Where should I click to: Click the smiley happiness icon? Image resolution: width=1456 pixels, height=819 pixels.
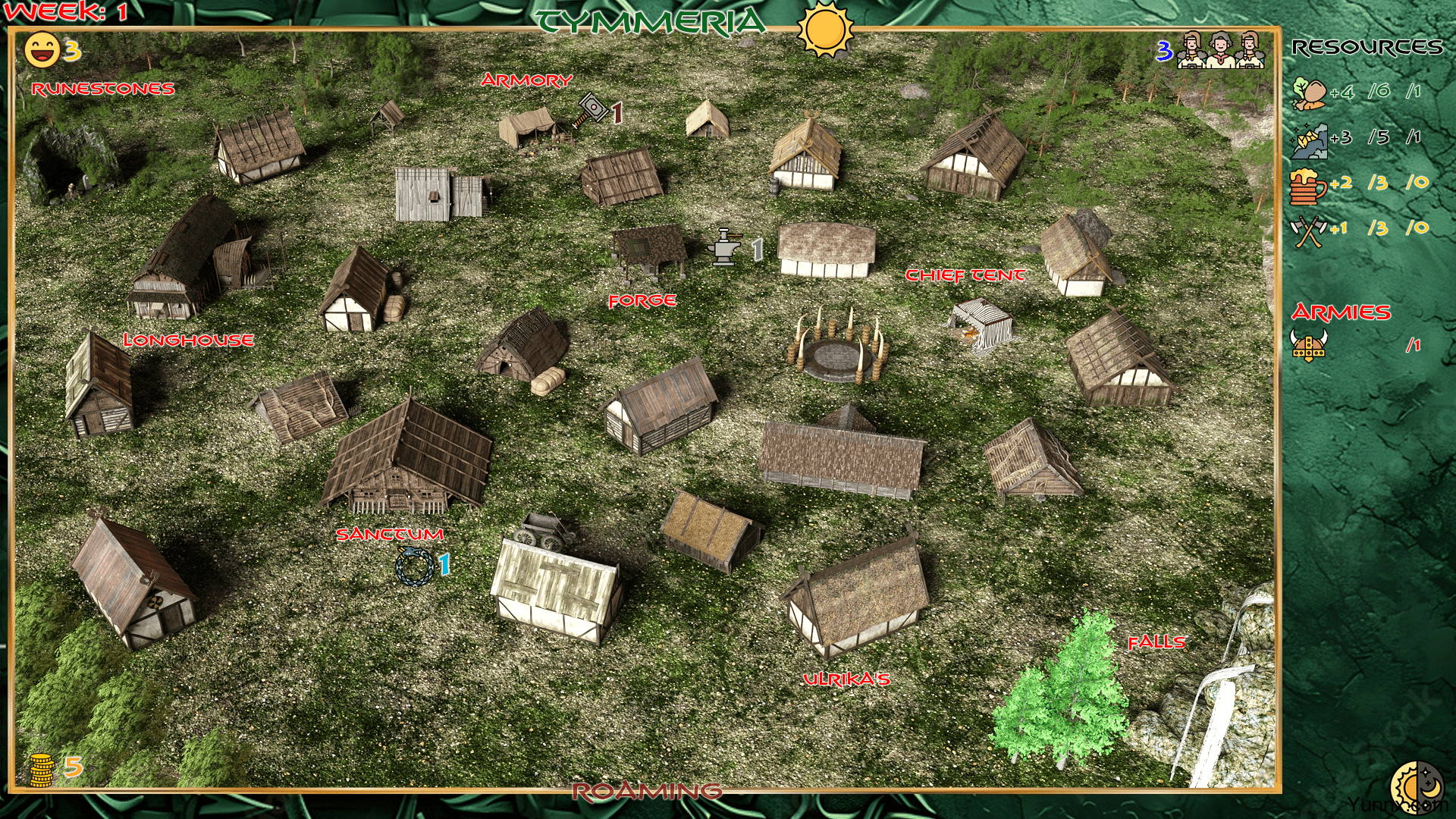coord(42,51)
